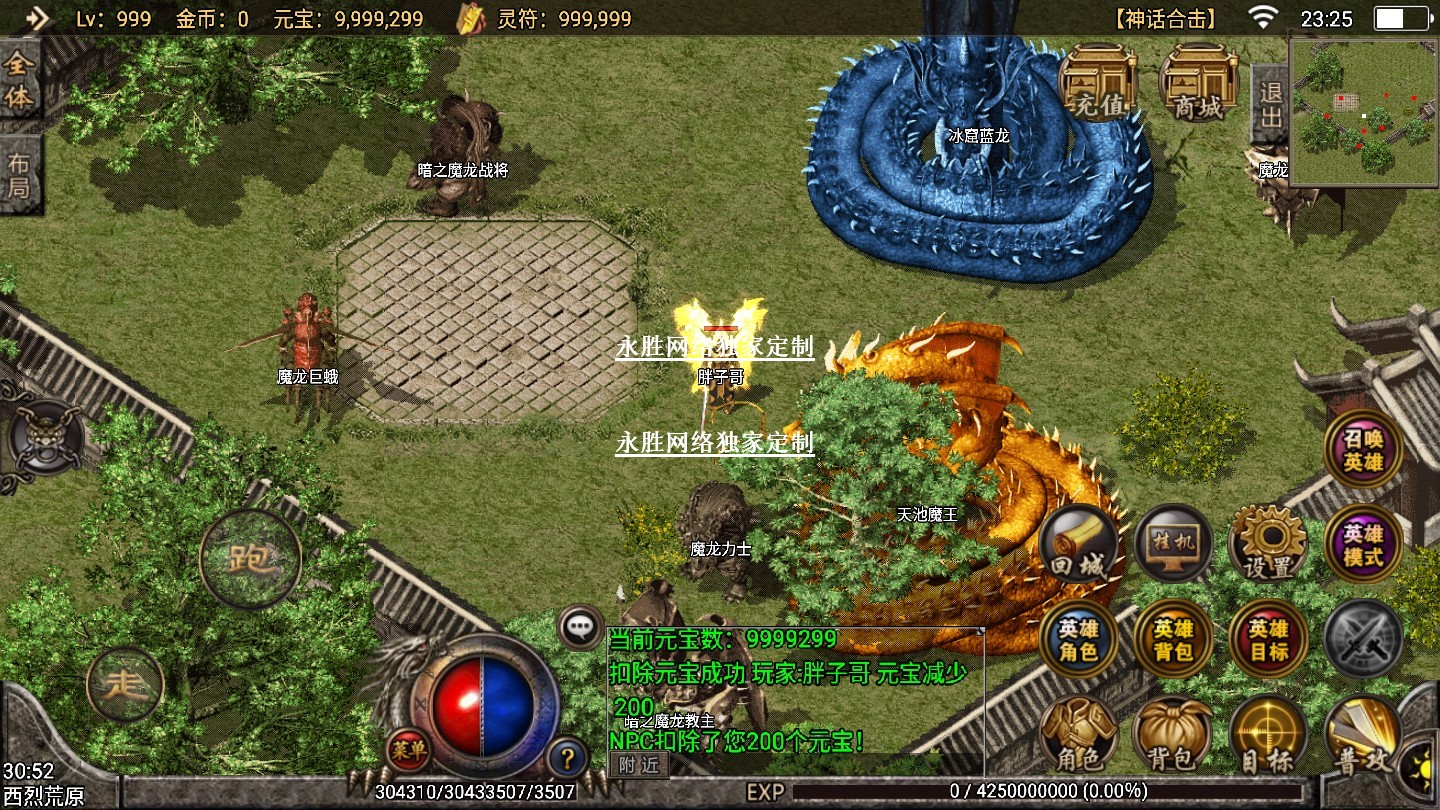Open the minimap
The height and width of the screenshot is (810, 1440).
click(x=1364, y=112)
